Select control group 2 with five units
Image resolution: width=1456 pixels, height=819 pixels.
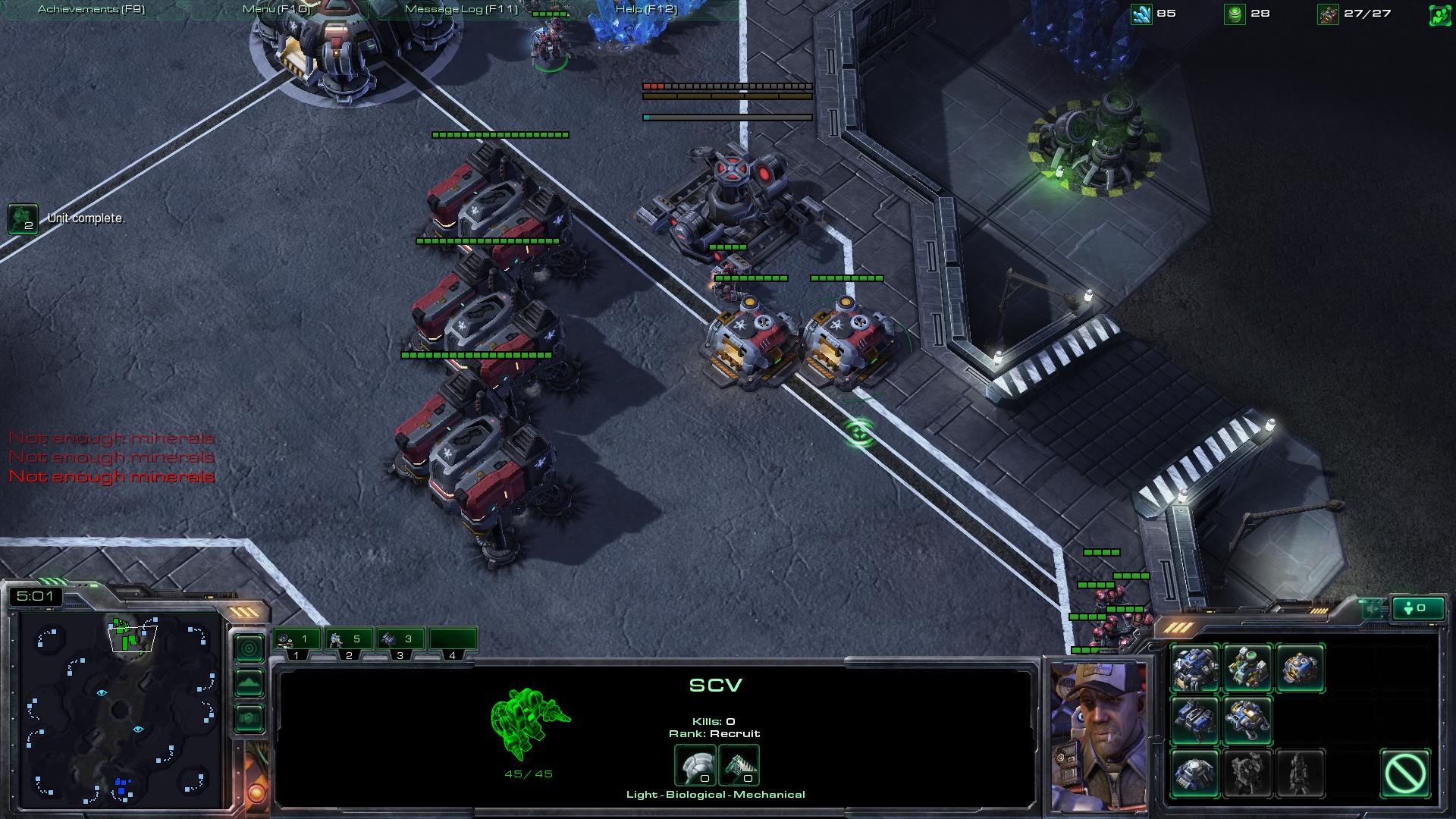pos(349,640)
